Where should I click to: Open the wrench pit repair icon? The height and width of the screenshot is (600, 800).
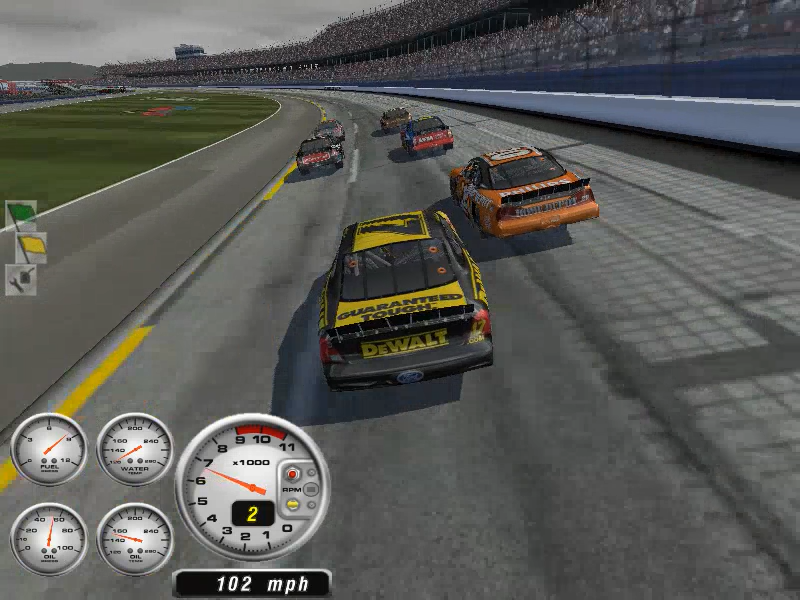pyautogui.click(x=21, y=279)
